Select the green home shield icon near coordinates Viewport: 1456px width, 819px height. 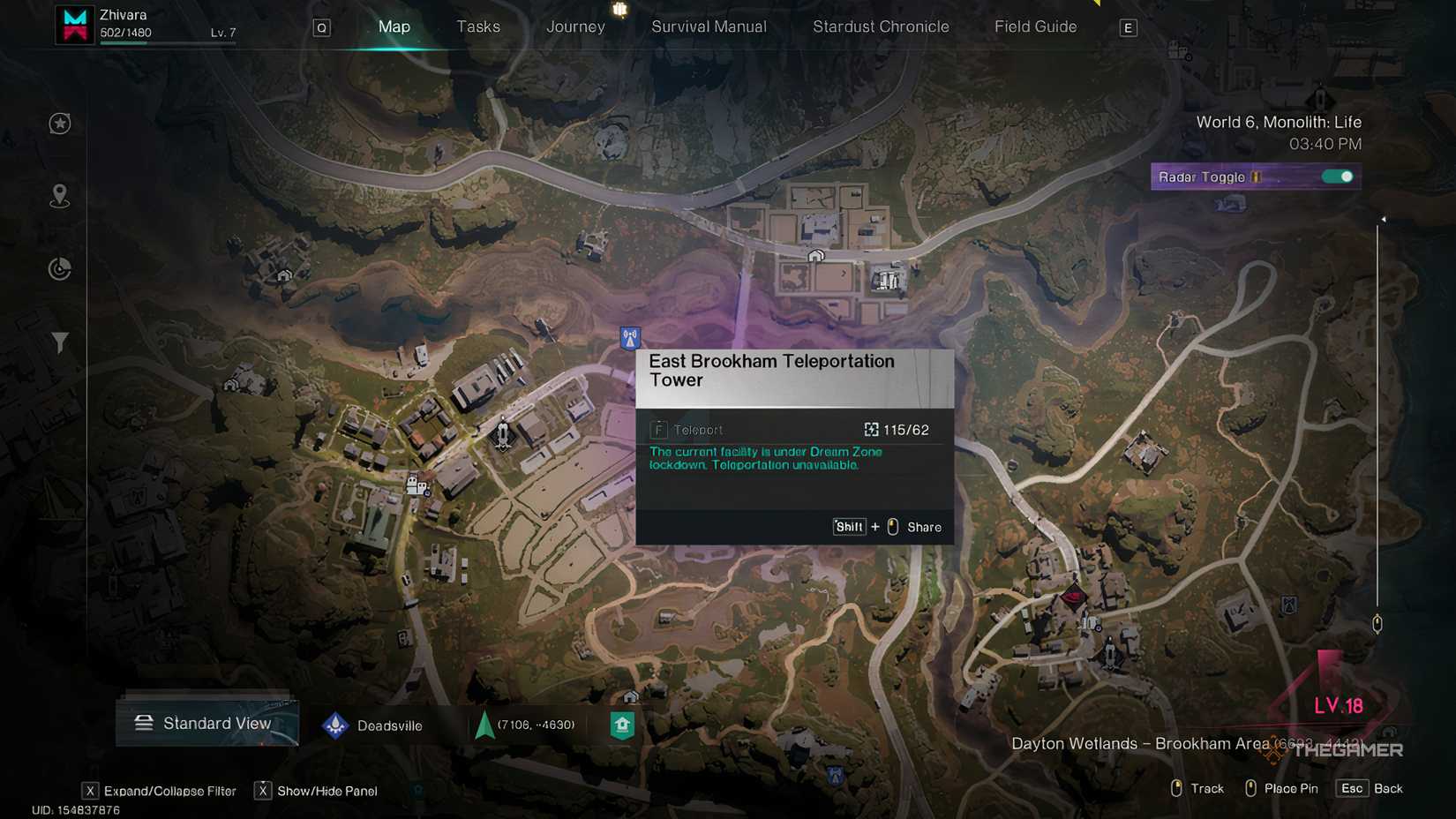623,725
